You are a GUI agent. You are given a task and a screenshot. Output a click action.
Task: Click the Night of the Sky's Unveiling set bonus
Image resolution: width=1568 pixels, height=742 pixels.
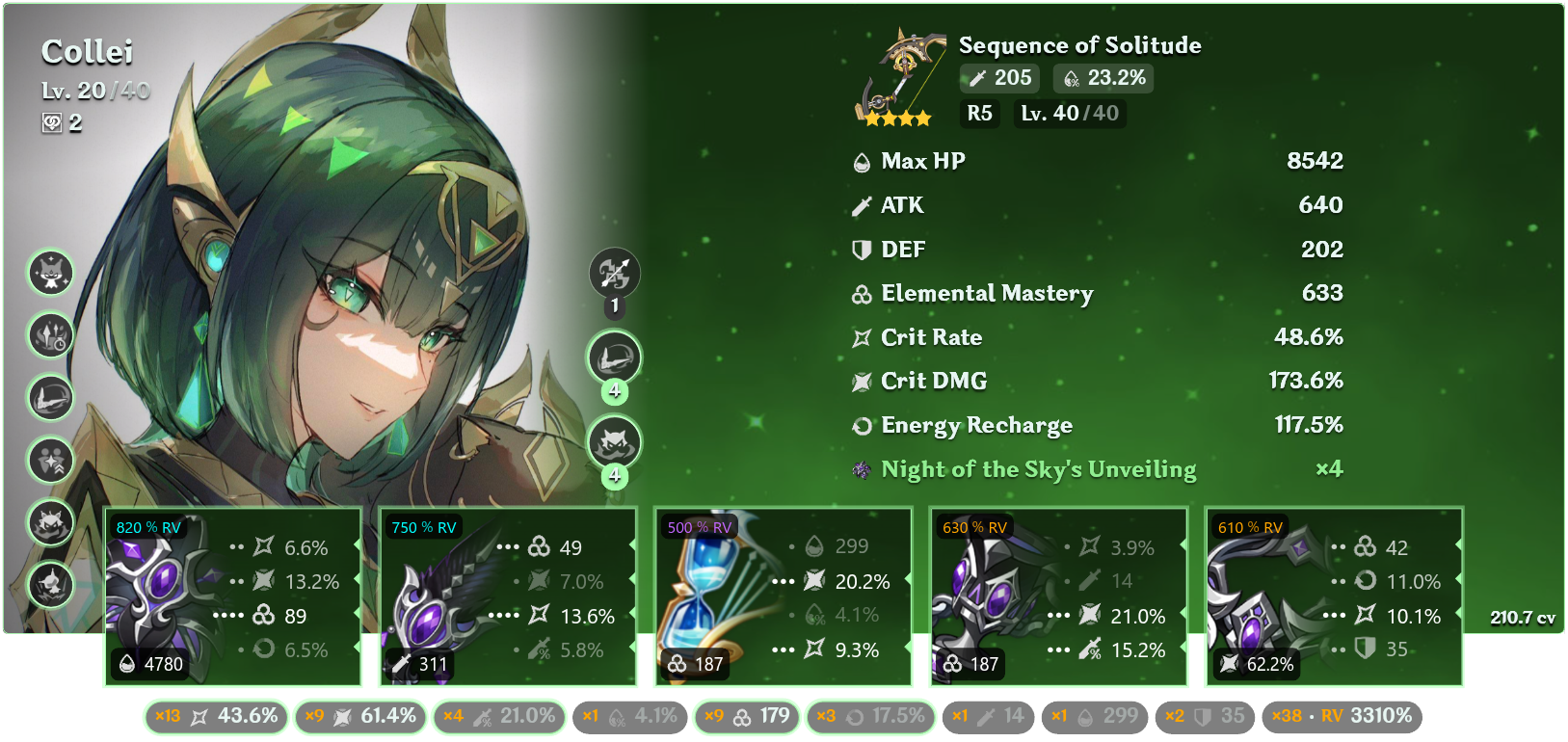pyautogui.click(x=1038, y=469)
